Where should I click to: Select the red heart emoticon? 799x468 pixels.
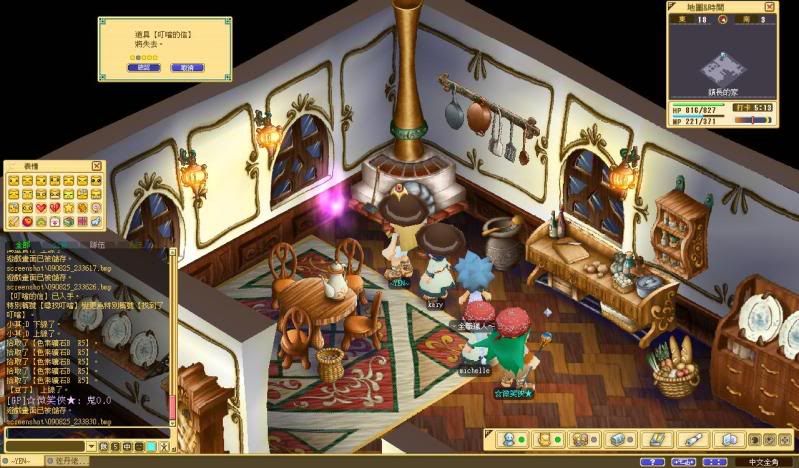[x=41, y=208]
